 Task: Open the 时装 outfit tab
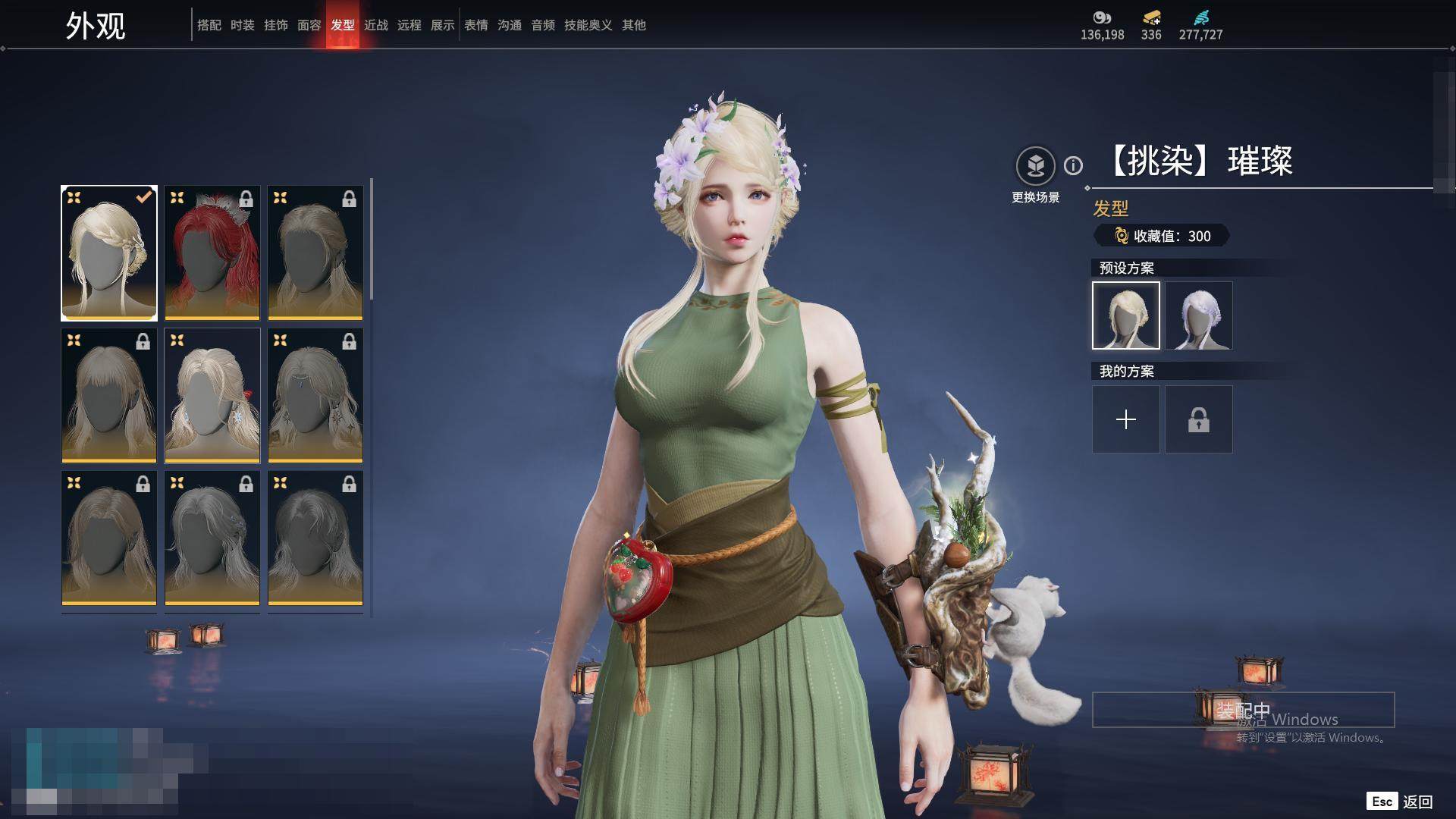tap(242, 25)
